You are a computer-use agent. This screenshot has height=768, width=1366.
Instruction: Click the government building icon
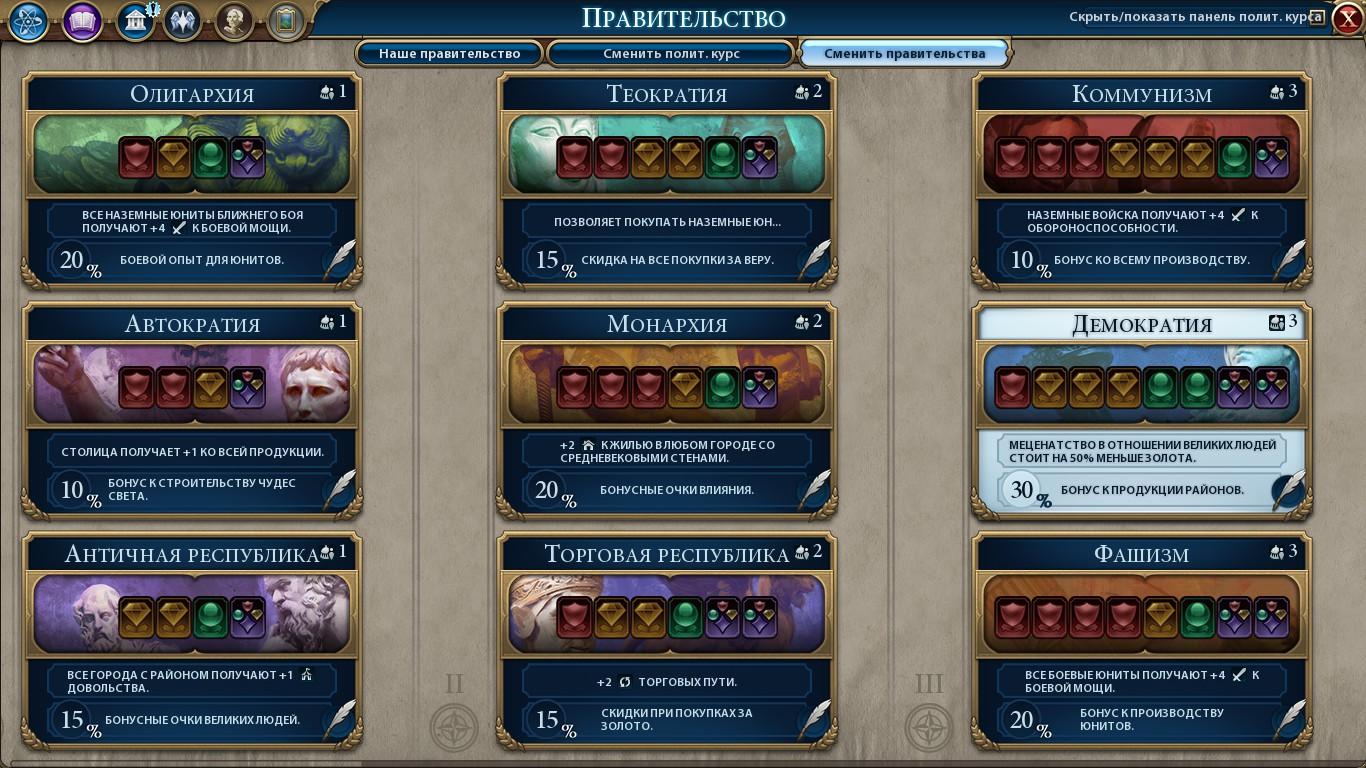(134, 22)
